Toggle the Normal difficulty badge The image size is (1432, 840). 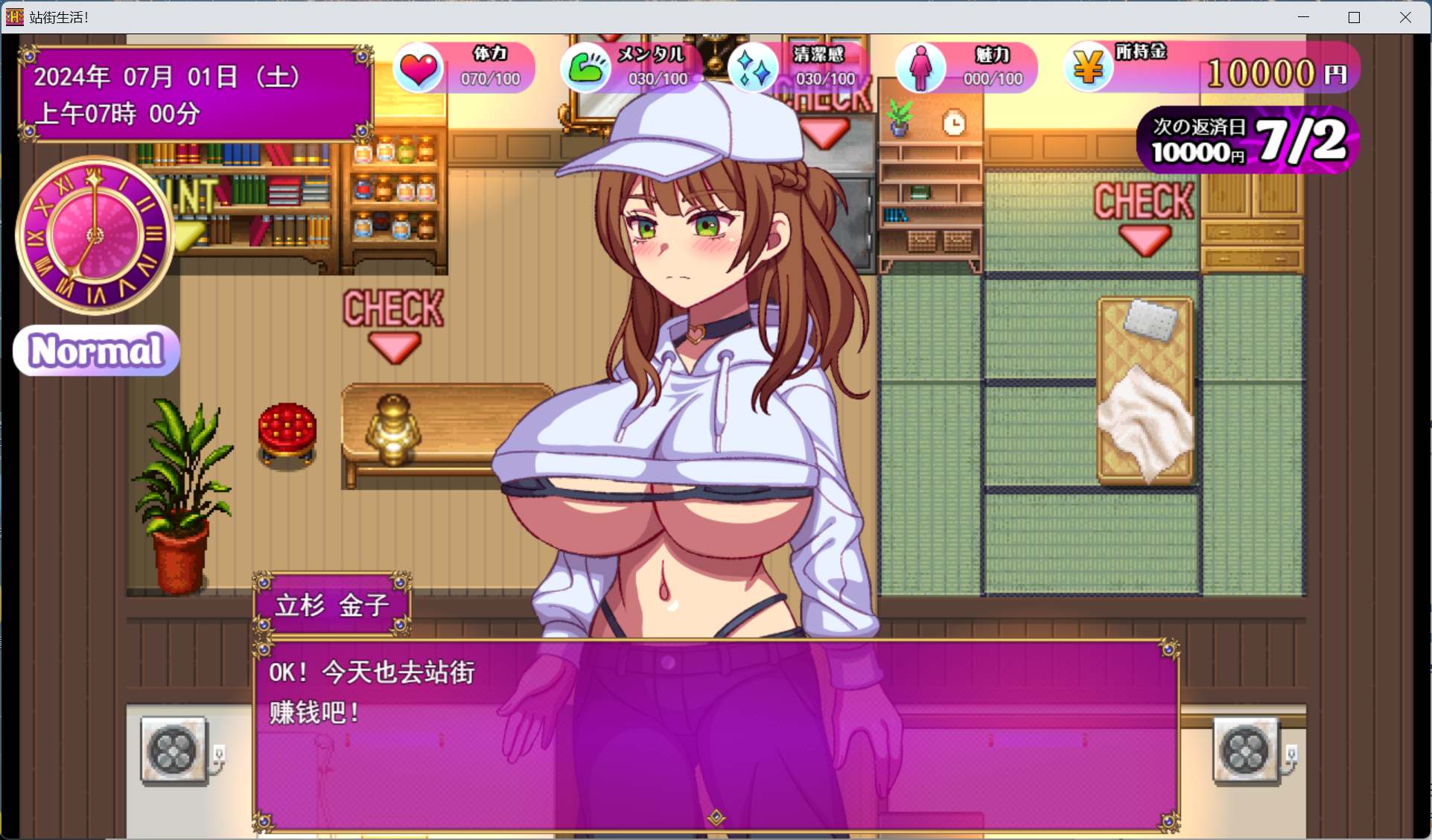(95, 349)
